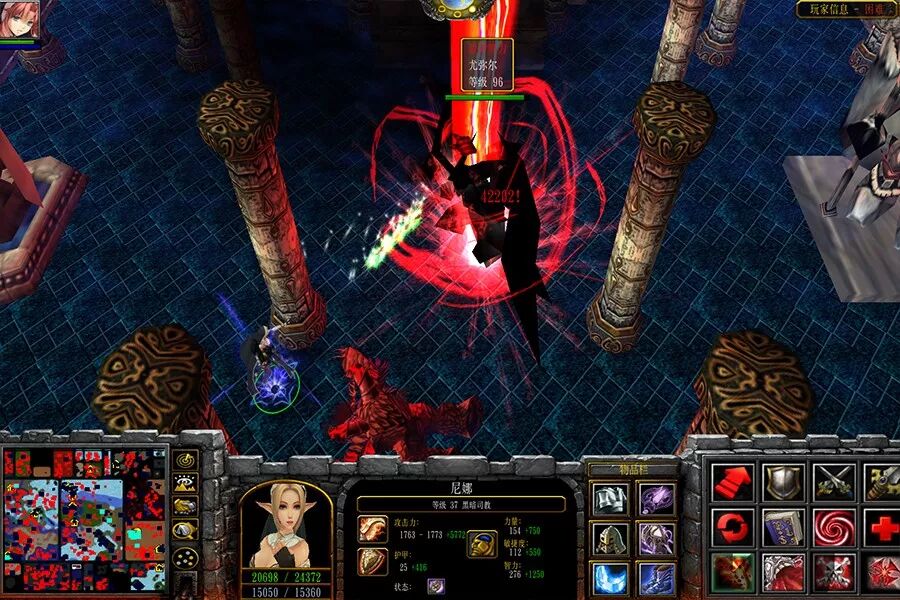Use the purple crystal inventory item
The width and height of the screenshot is (900, 600).
[656, 498]
